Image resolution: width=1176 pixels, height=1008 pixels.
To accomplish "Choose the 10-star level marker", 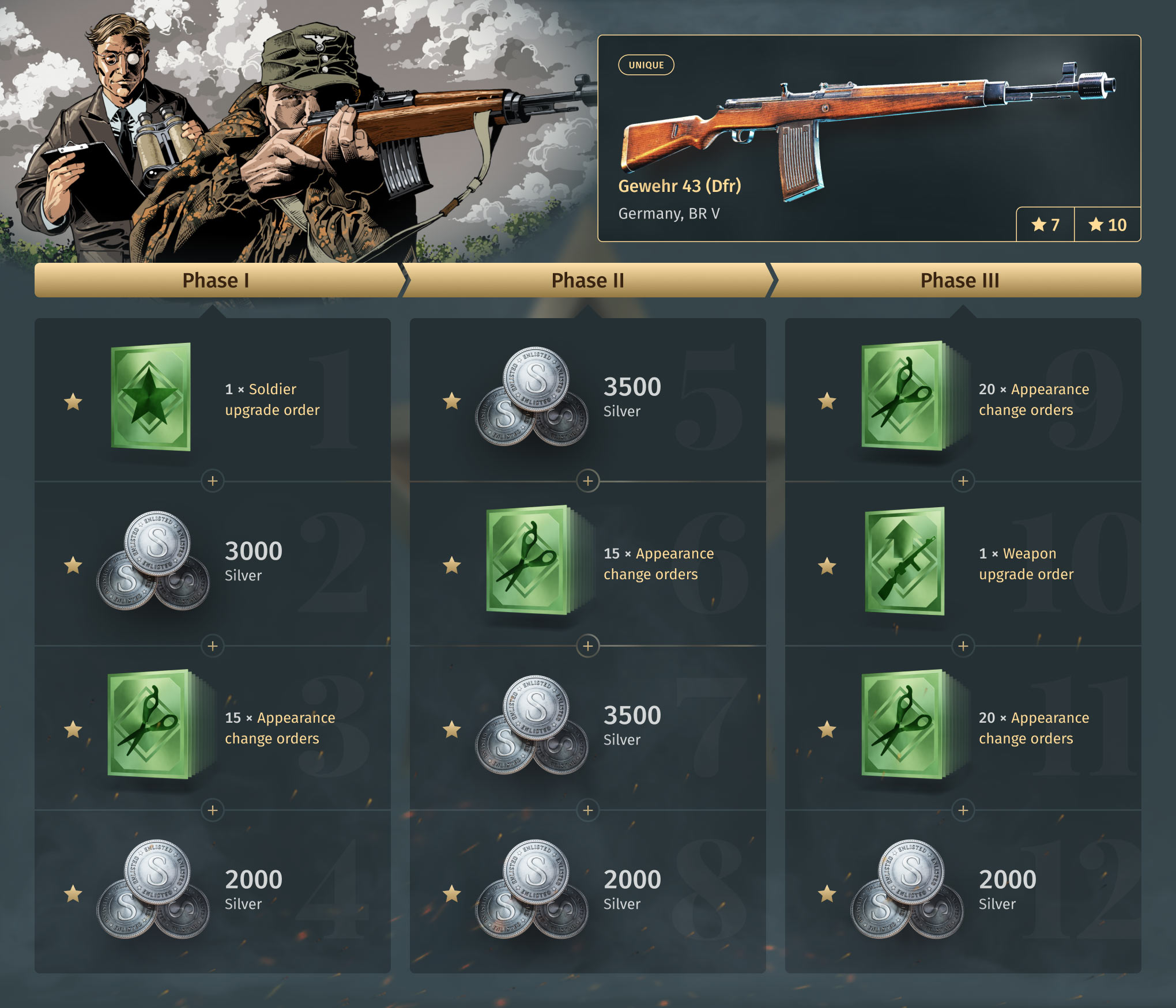I will click(1107, 224).
